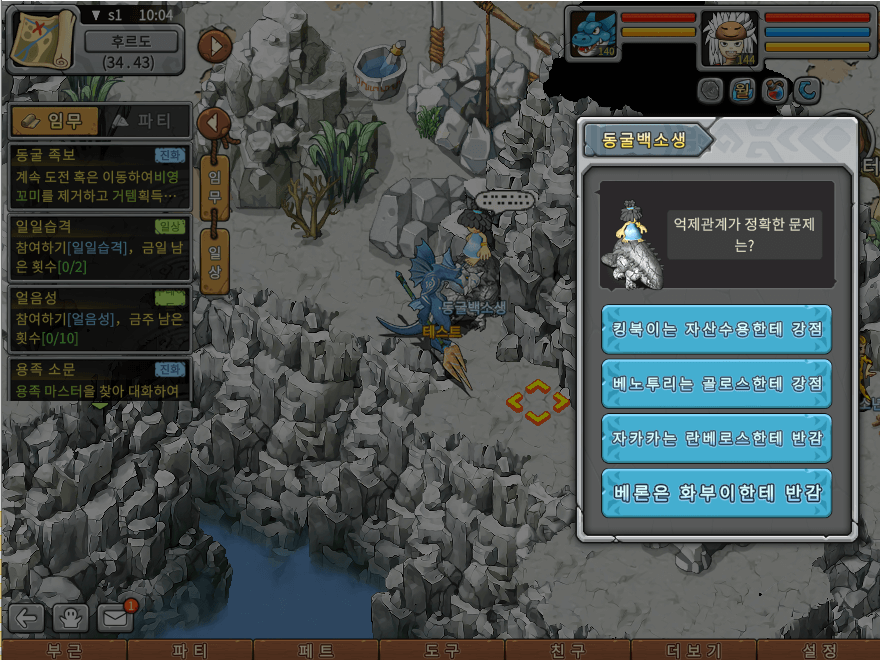Select the 임무 tab with pencil icon

pyautogui.click(x=54, y=122)
